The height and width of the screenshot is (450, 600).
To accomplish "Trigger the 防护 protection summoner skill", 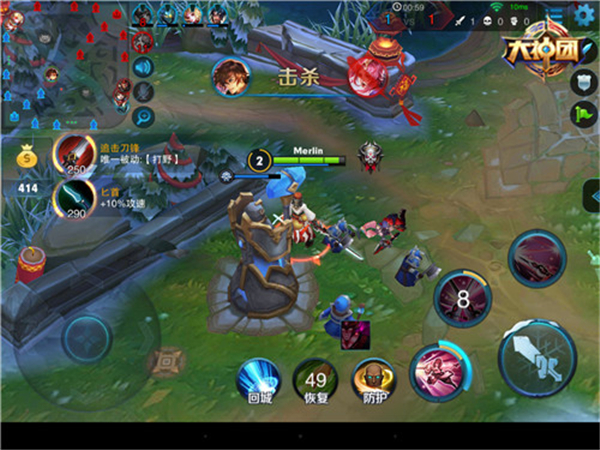I will tap(373, 378).
